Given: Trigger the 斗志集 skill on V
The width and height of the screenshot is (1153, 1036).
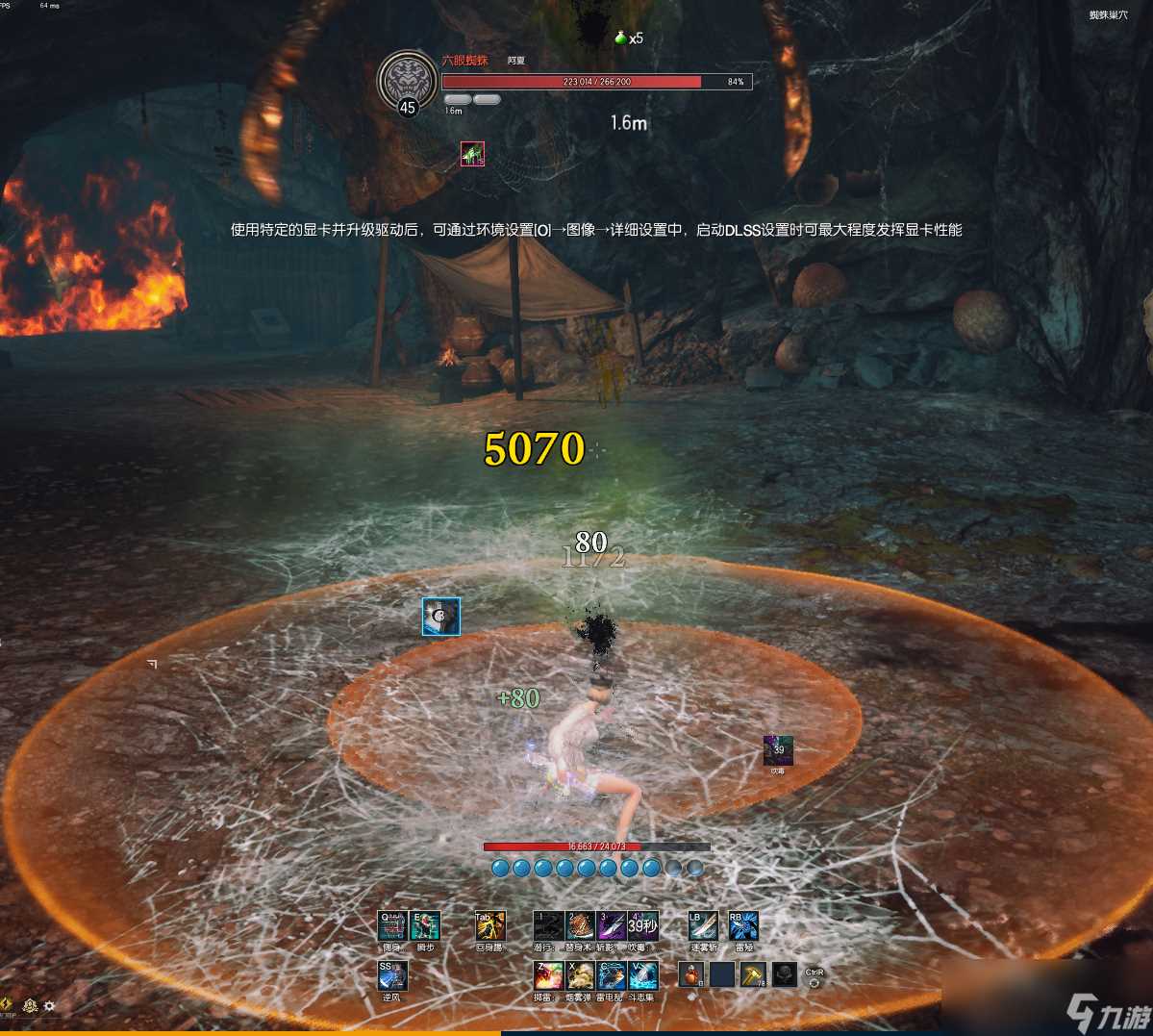Looking at the screenshot, I should (642, 976).
